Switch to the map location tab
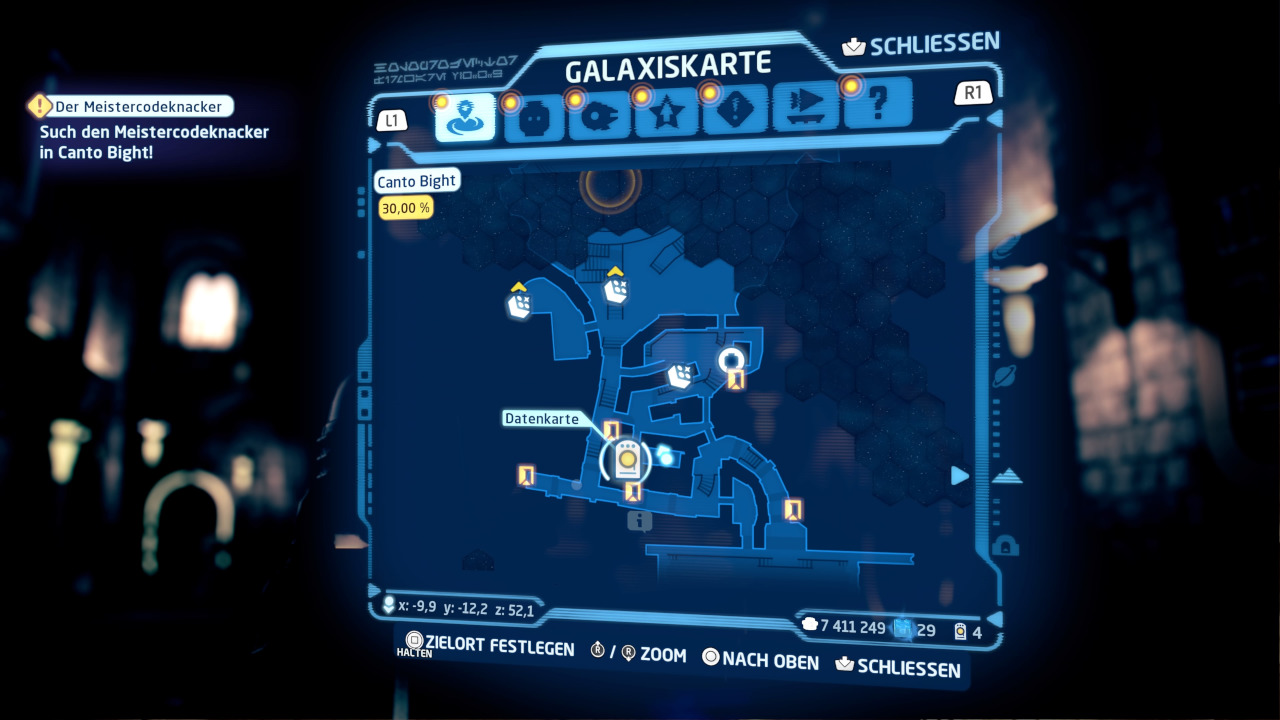Image resolution: width=1280 pixels, height=720 pixels. [x=465, y=118]
